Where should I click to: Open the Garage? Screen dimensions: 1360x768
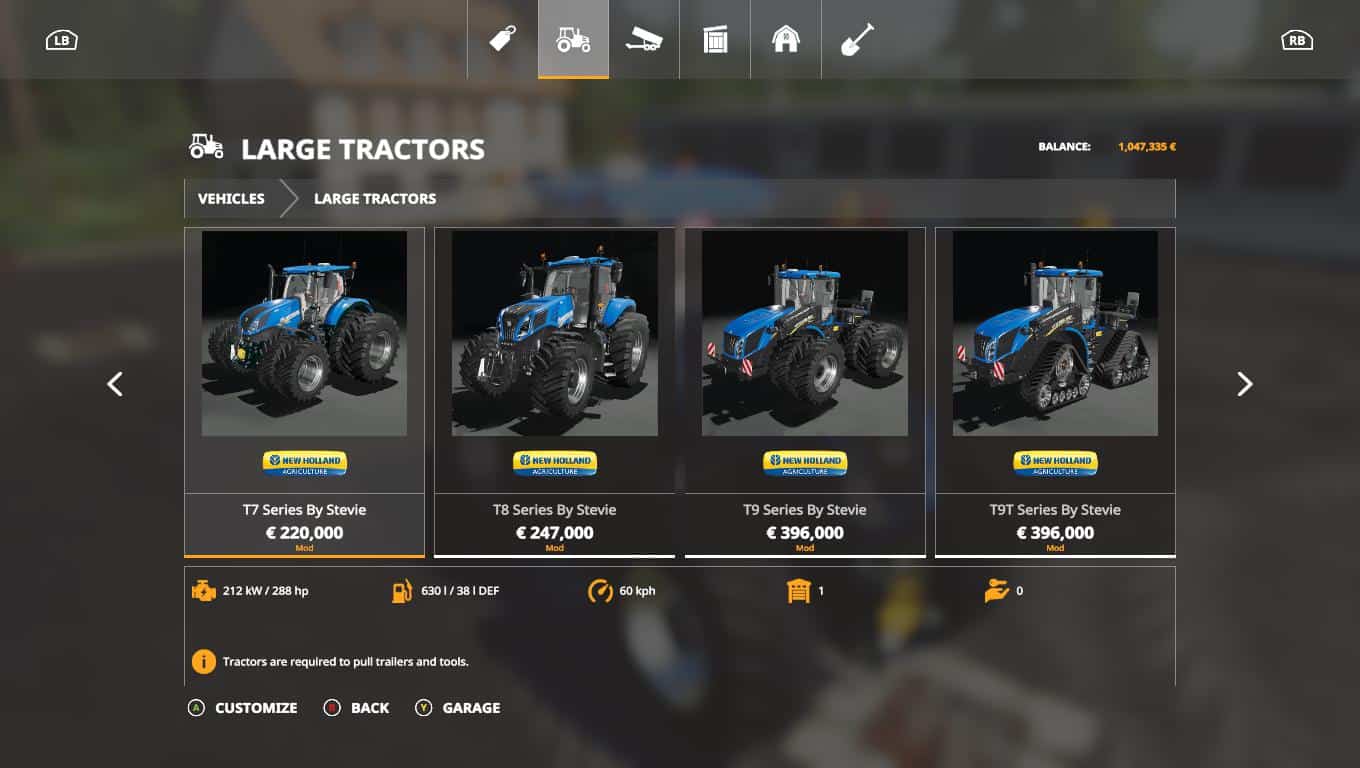458,707
